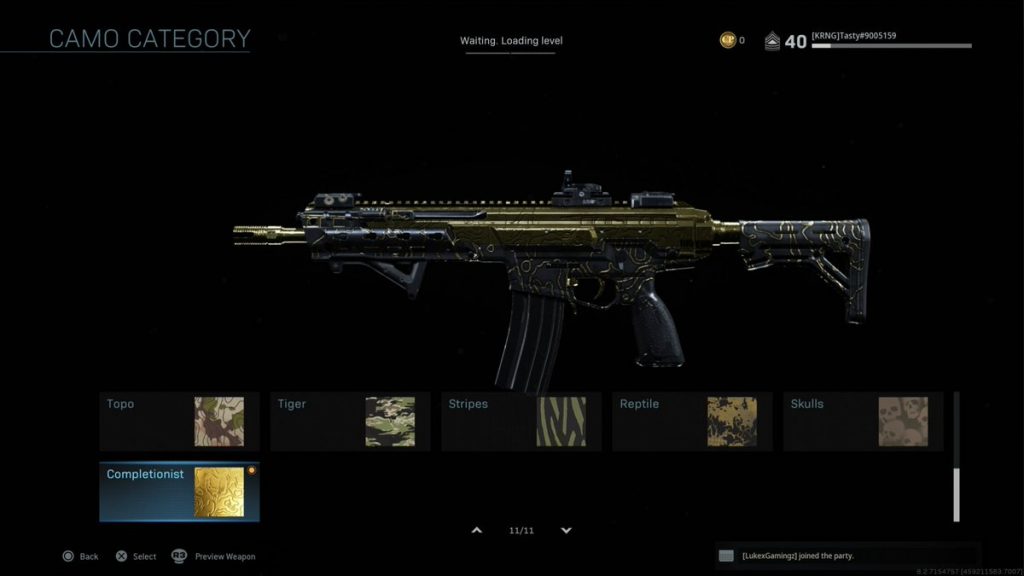1024x576 pixels.
Task: View the KRNG Tasty player profile name
Action: [x=854, y=36]
